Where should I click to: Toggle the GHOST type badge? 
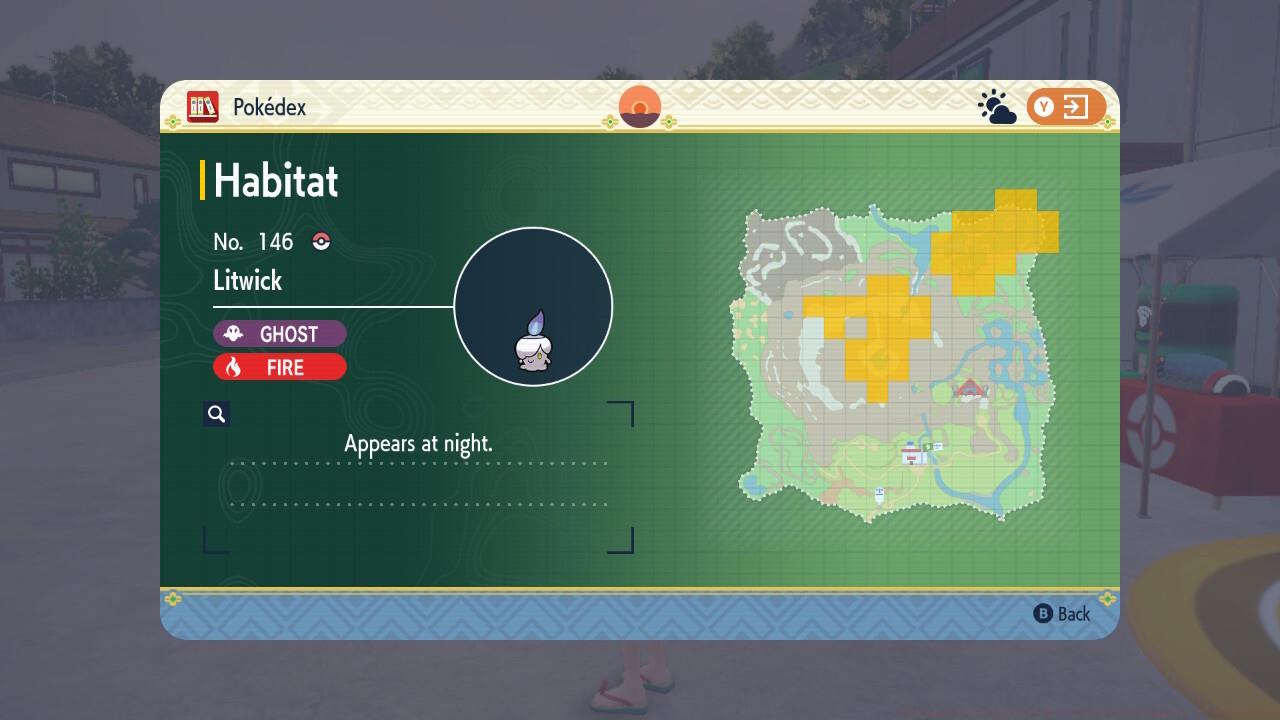(280, 333)
